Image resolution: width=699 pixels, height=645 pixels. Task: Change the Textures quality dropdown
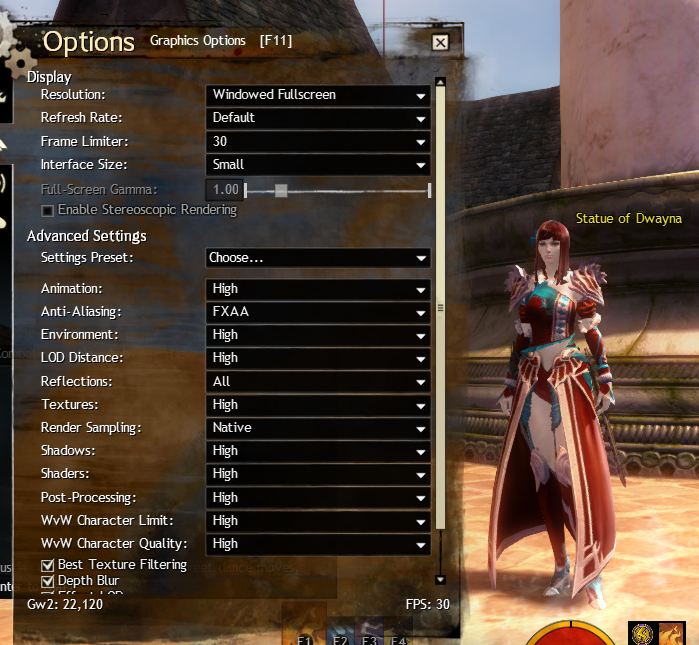318,405
